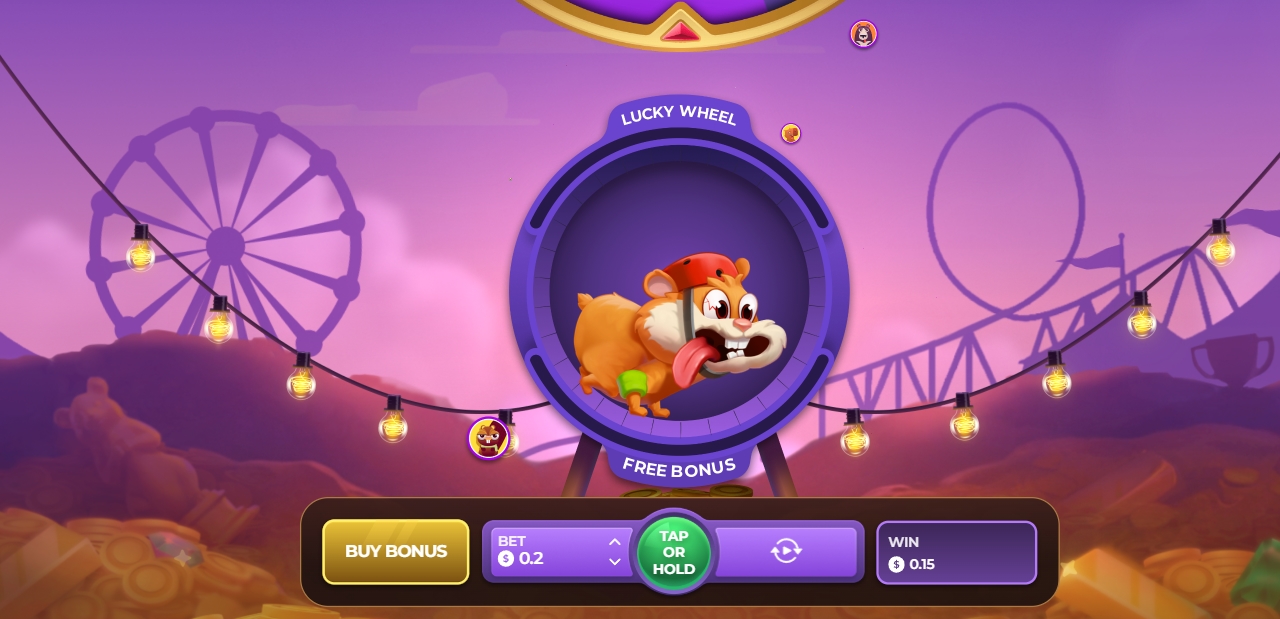Tap the green Tap or Hold button
Screen dimensions: 1280x619
[x=674, y=552]
